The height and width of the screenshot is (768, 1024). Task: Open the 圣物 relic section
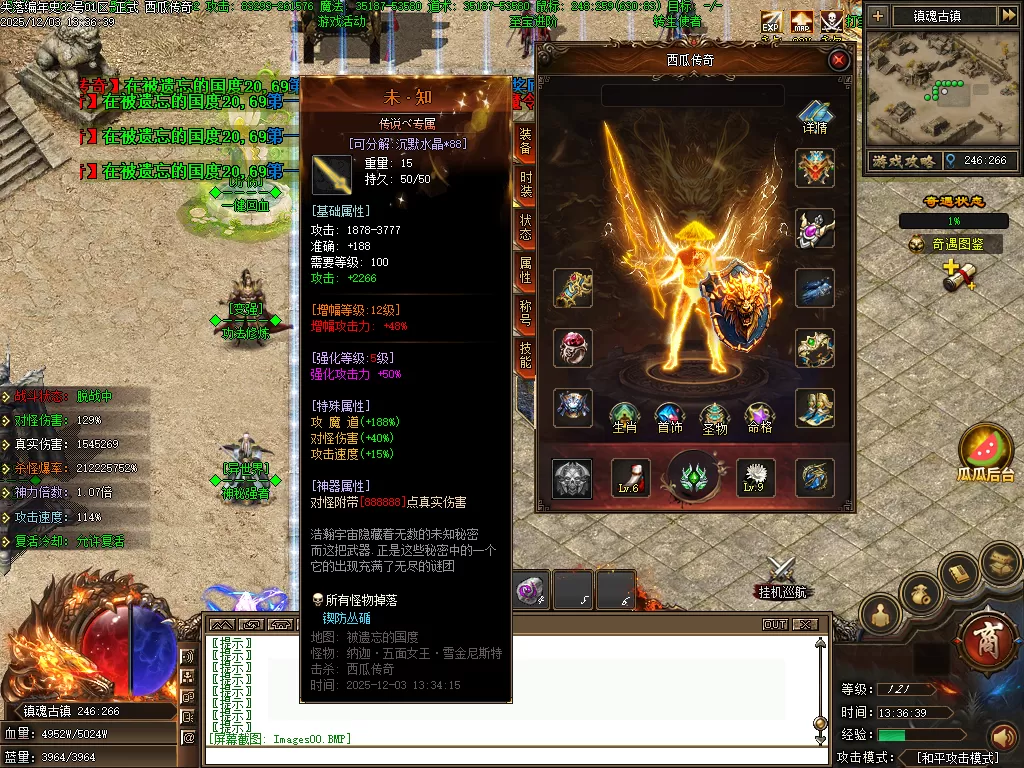pos(714,415)
